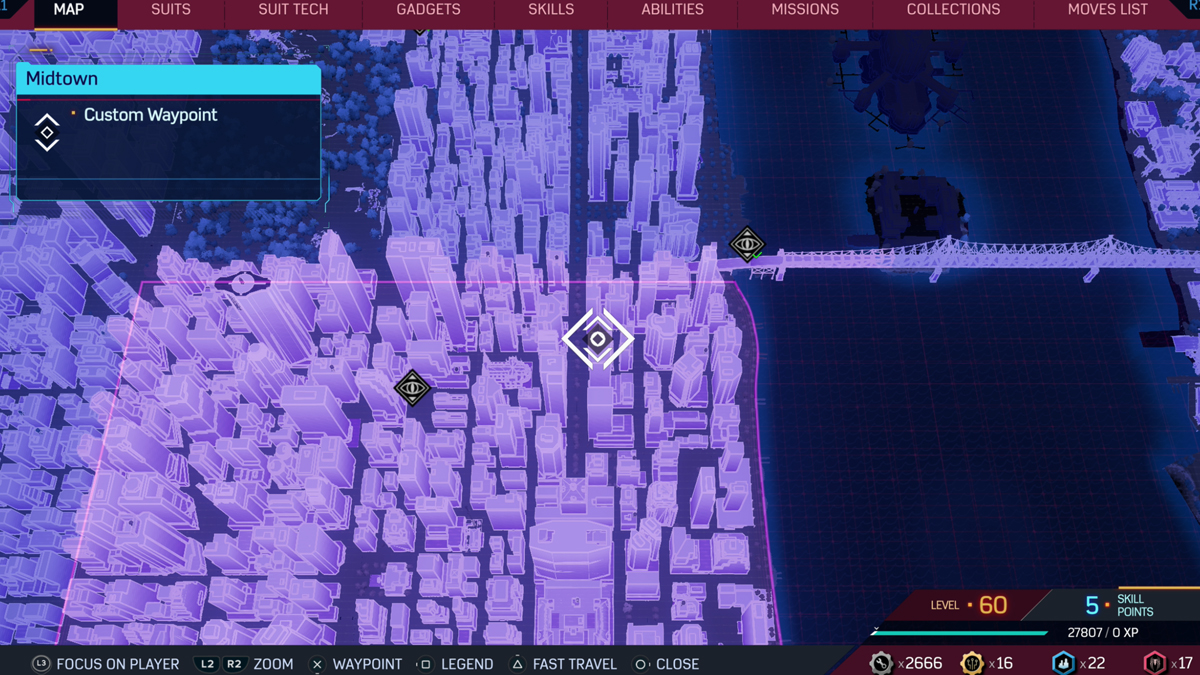The width and height of the screenshot is (1200, 675).
Task: Go to the Skills tab
Action: pyautogui.click(x=551, y=10)
